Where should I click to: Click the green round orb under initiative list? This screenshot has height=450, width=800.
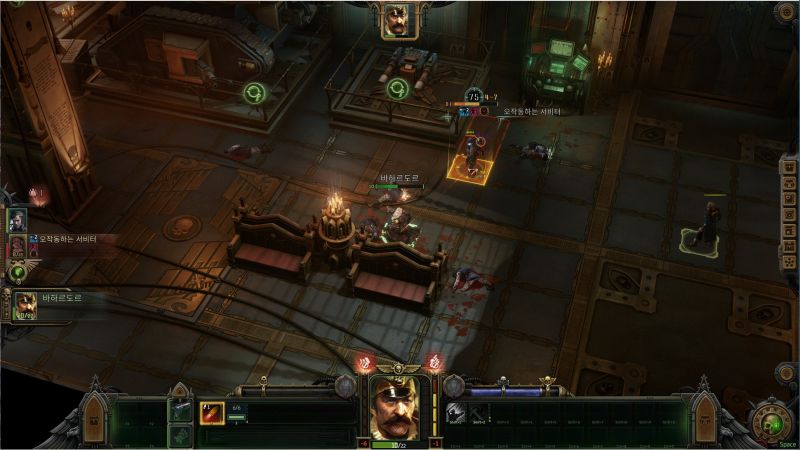(17, 271)
